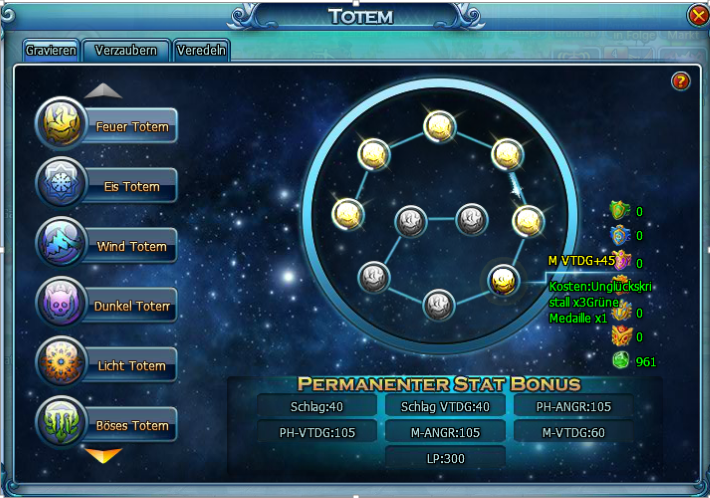
Task: Open the Verzaubern tab
Action: tap(126, 51)
